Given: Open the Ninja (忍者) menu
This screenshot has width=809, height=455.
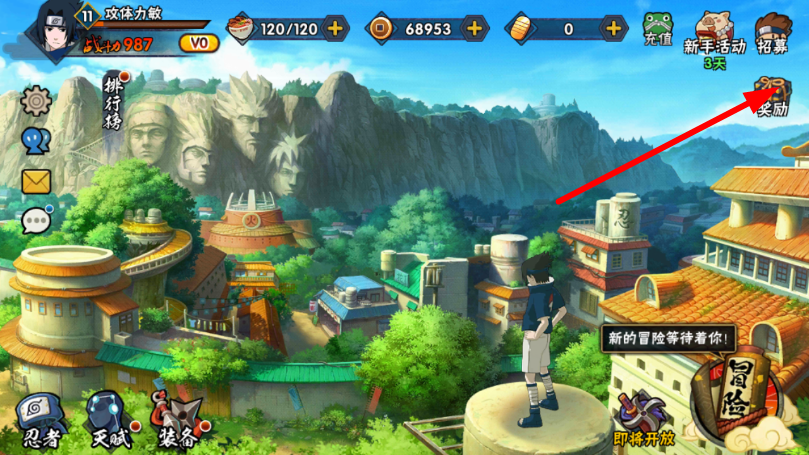Looking at the screenshot, I should click(x=40, y=418).
